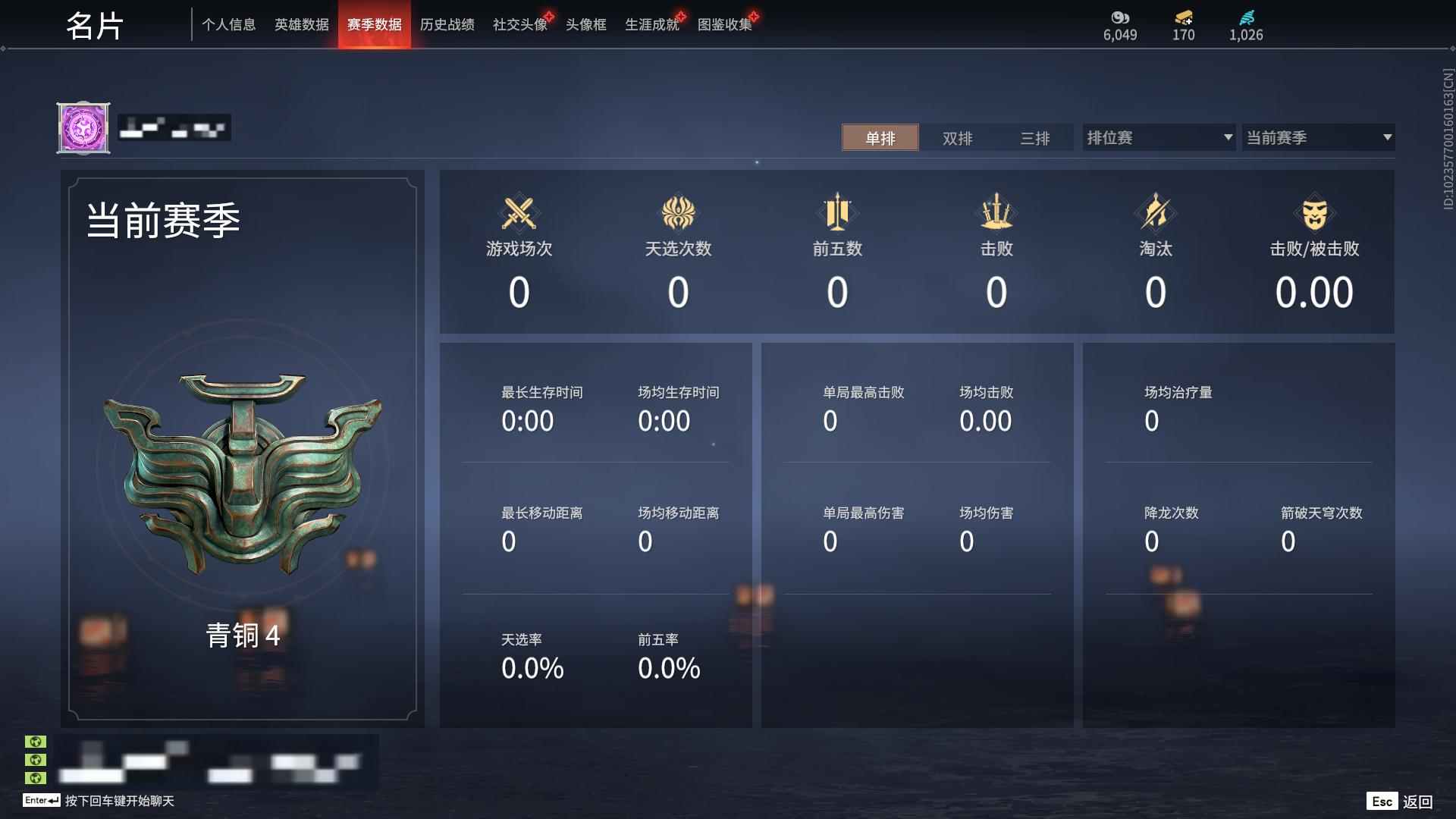Click the 淘汰 lightning-slash icon

[1155, 213]
